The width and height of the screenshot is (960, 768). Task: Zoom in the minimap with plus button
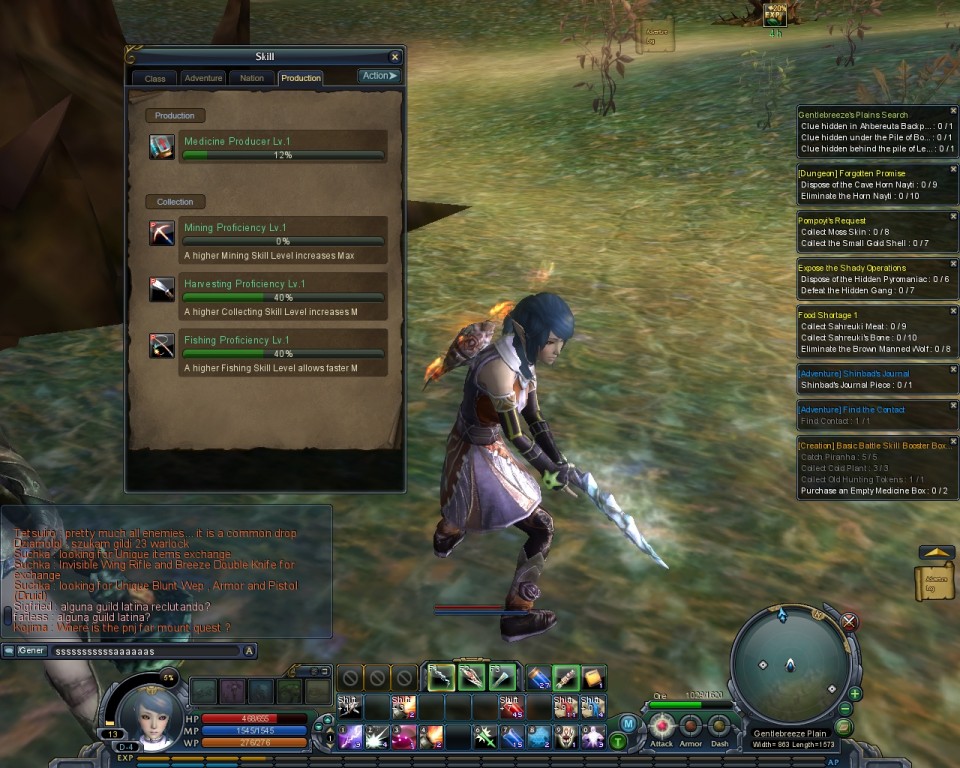(x=855, y=693)
